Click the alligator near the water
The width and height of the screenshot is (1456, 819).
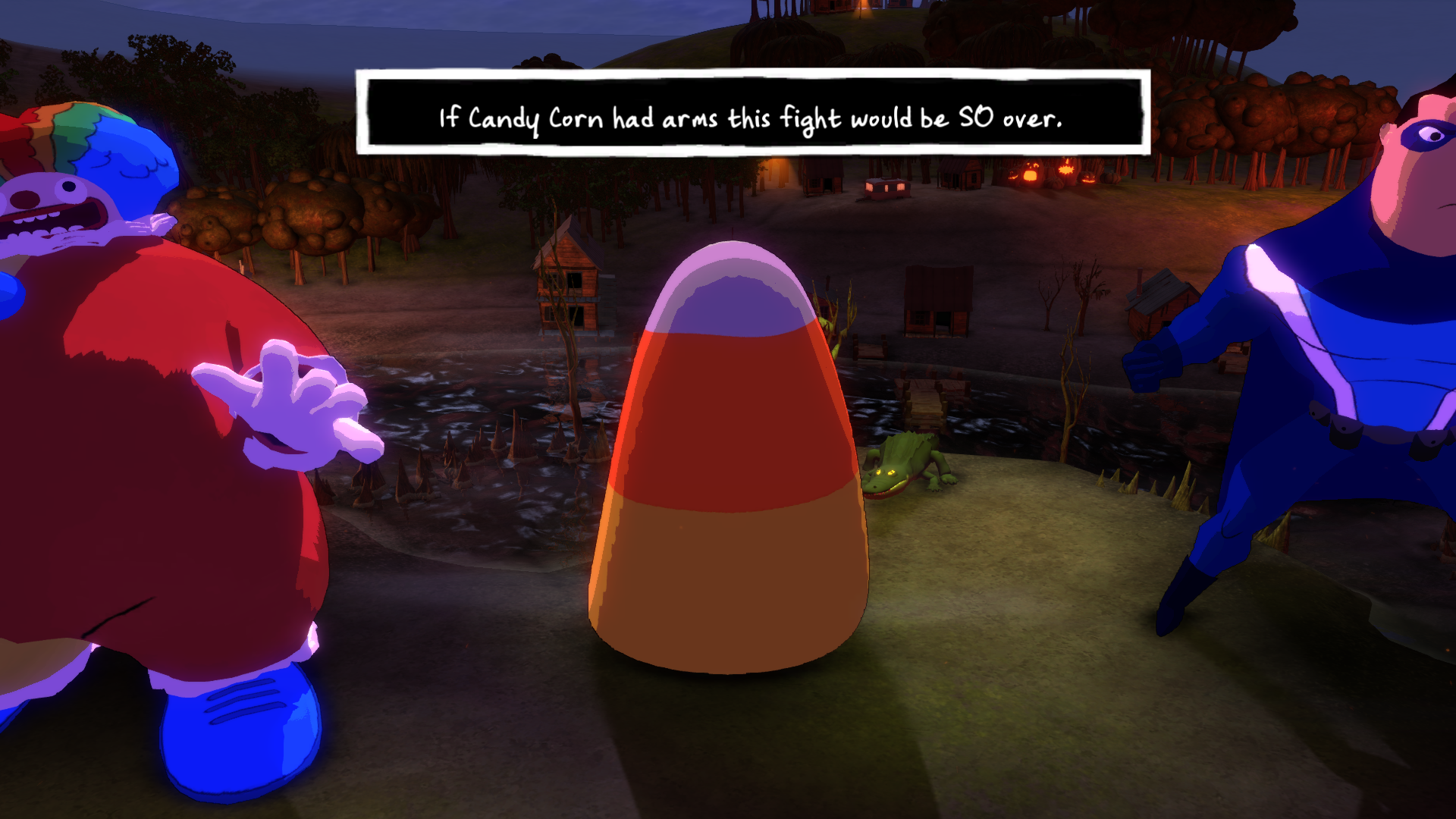point(906,466)
